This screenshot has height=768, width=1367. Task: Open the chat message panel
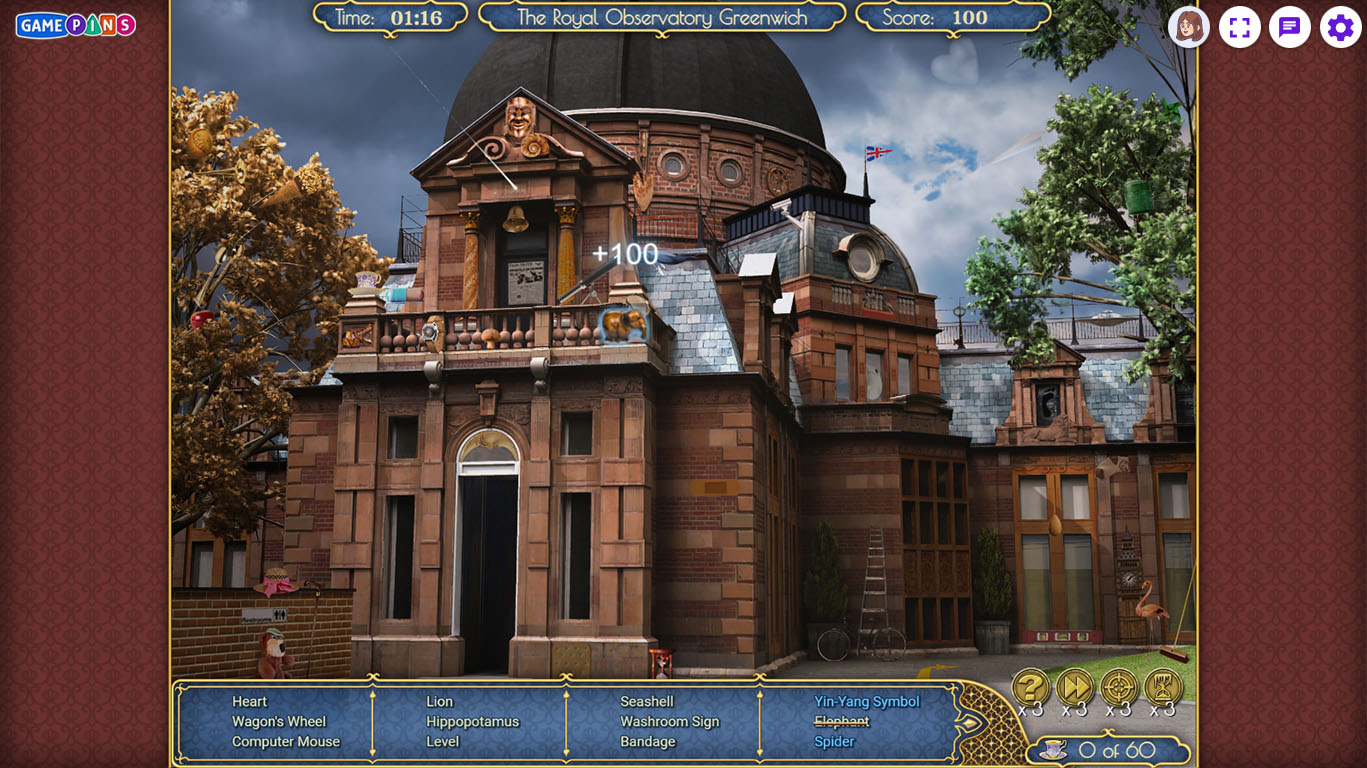point(1290,27)
